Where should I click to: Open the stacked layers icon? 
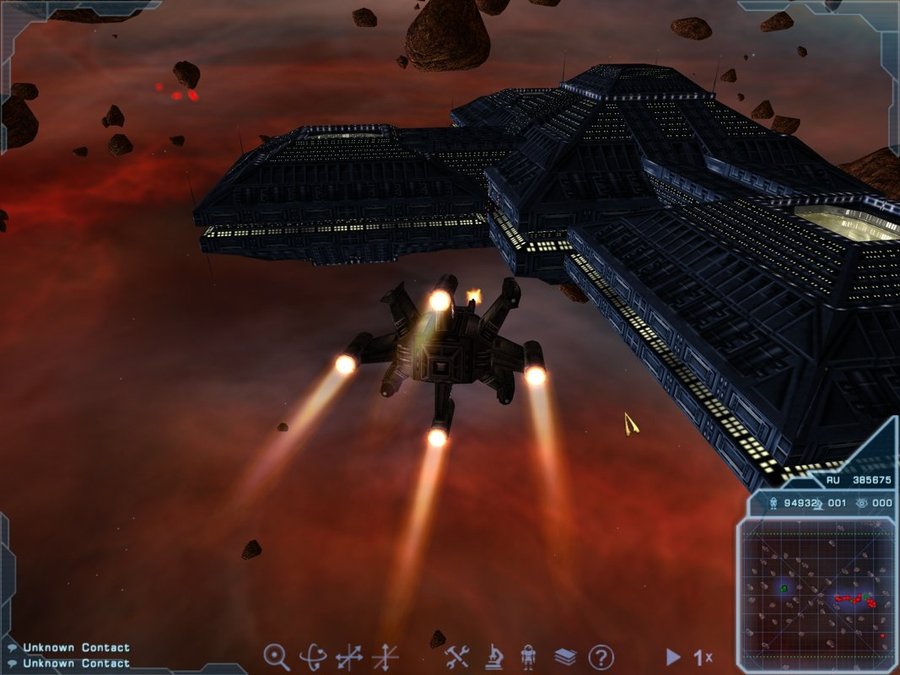(565, 657)
